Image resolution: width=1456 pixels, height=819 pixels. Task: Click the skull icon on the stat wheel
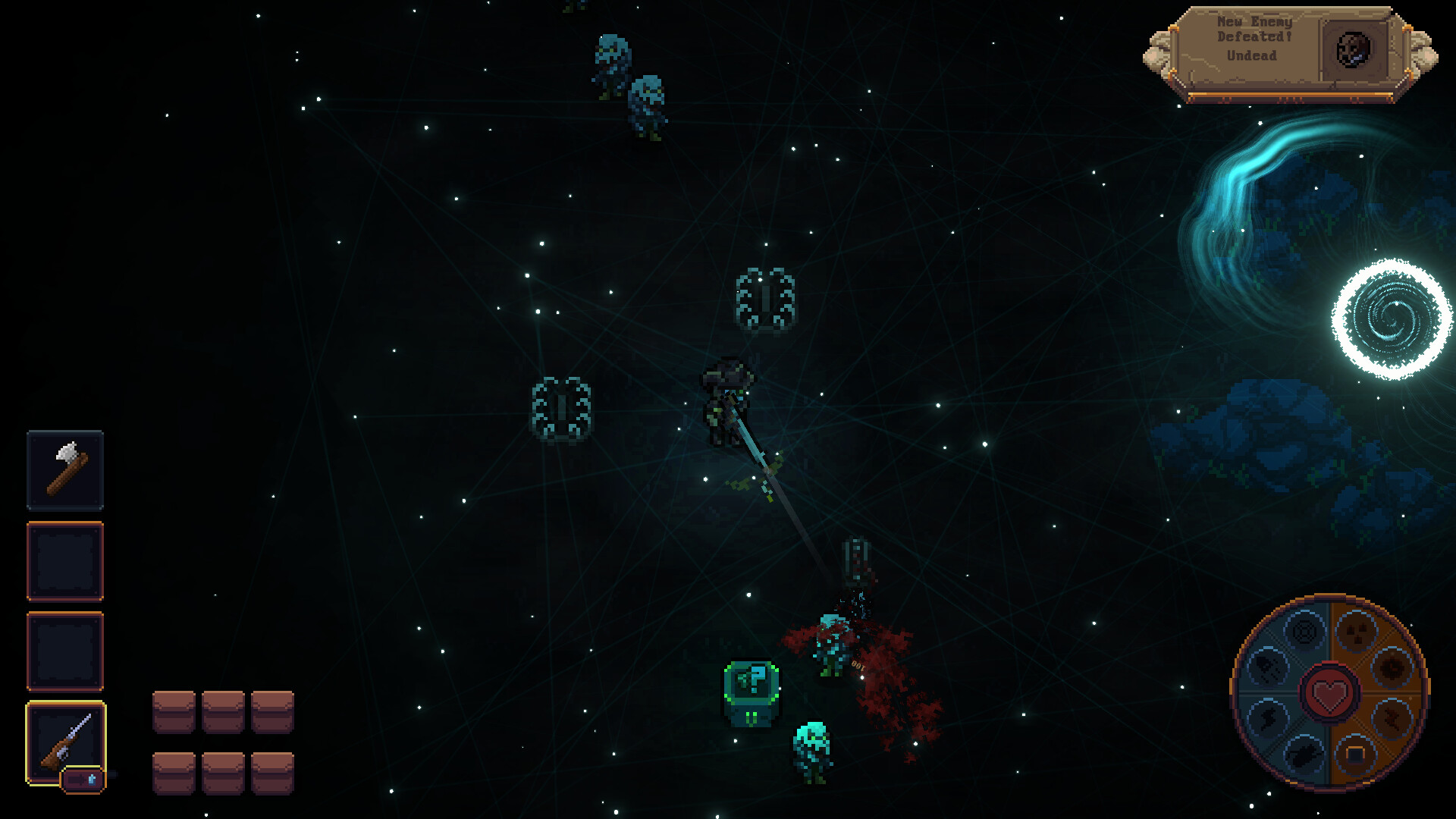tap(1356, 631)
